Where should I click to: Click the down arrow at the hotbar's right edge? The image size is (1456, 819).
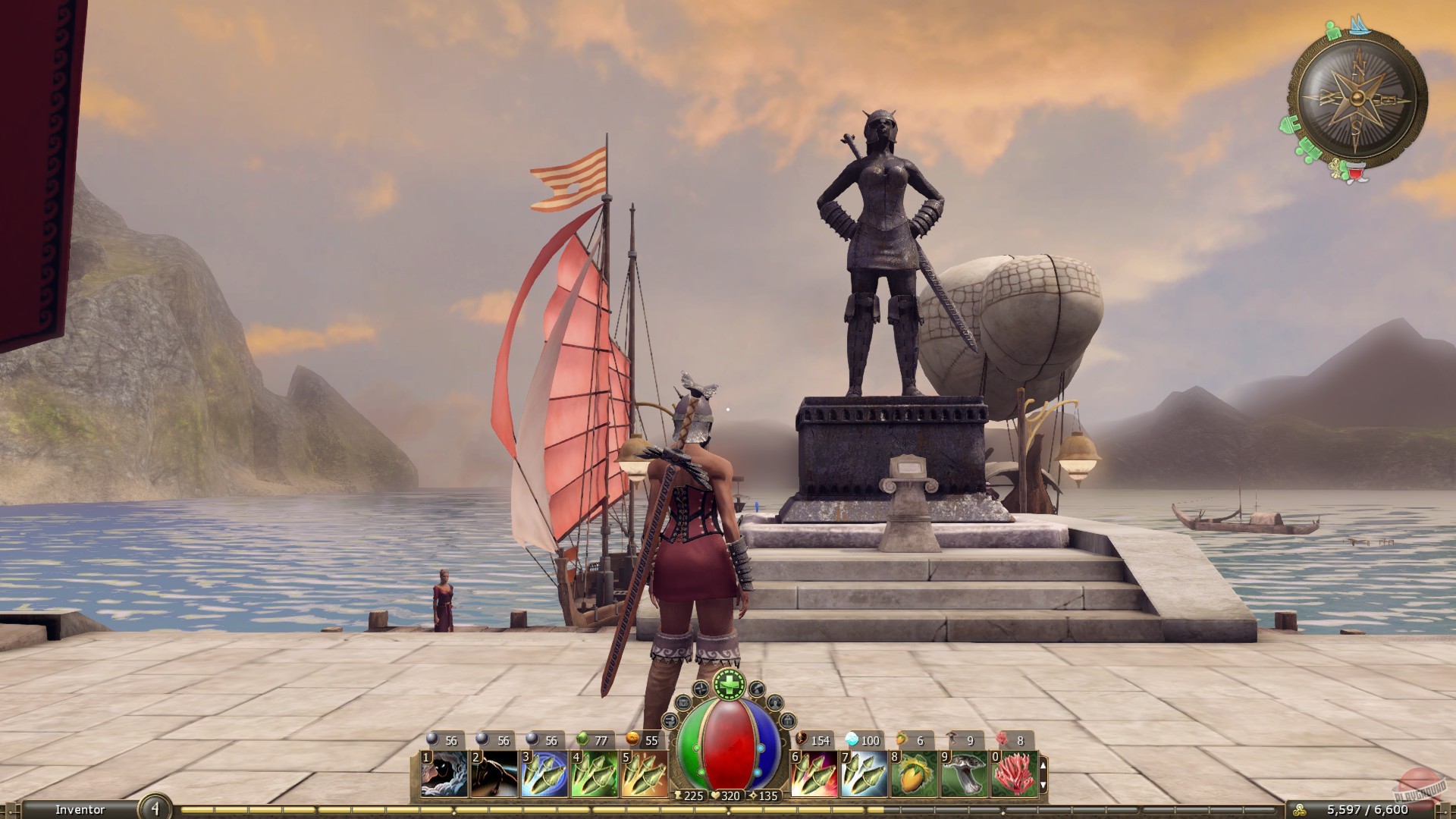[x=1043, y=785]
